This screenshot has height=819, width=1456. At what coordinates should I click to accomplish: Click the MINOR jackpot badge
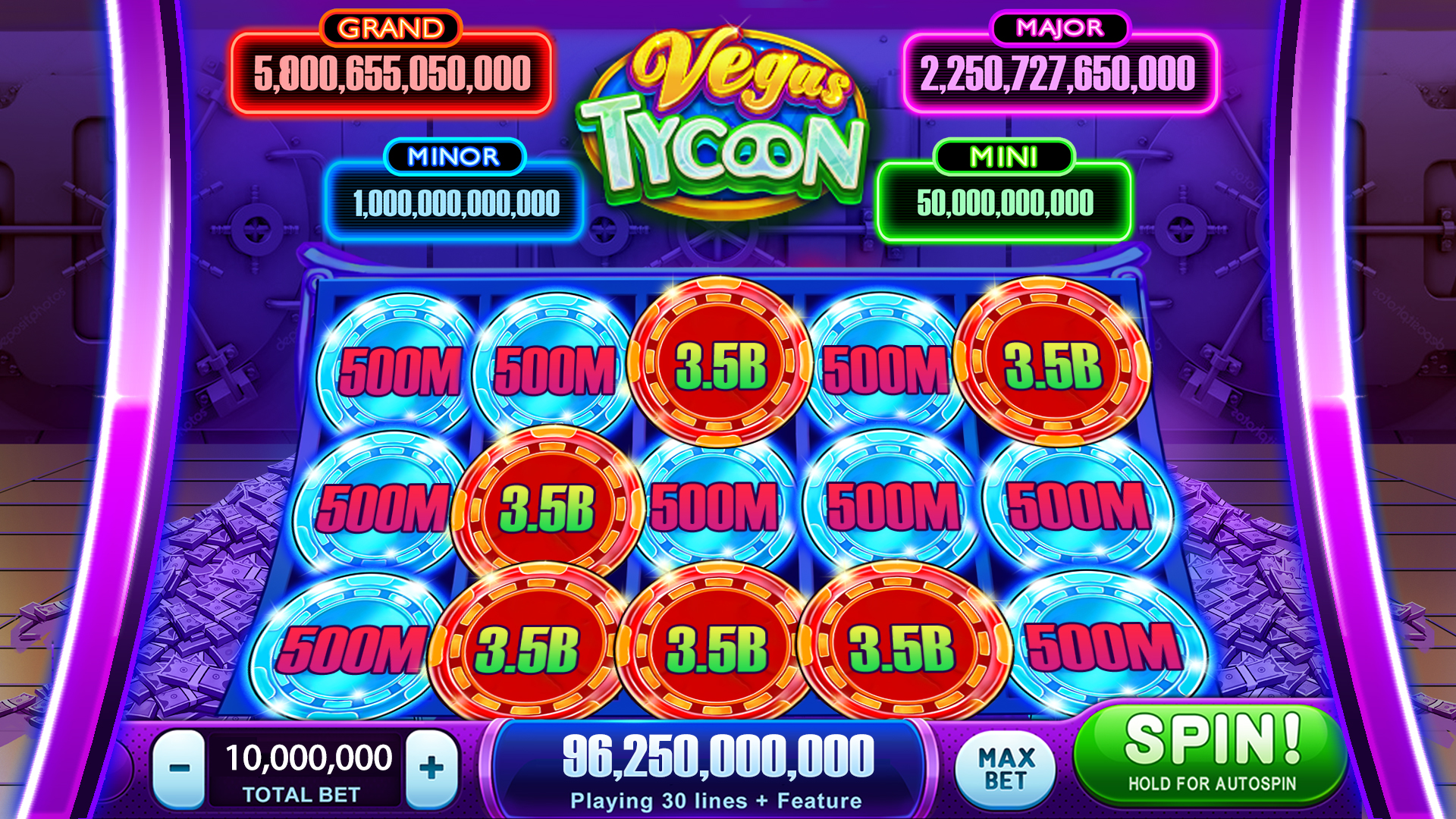(x=455, y=157)
